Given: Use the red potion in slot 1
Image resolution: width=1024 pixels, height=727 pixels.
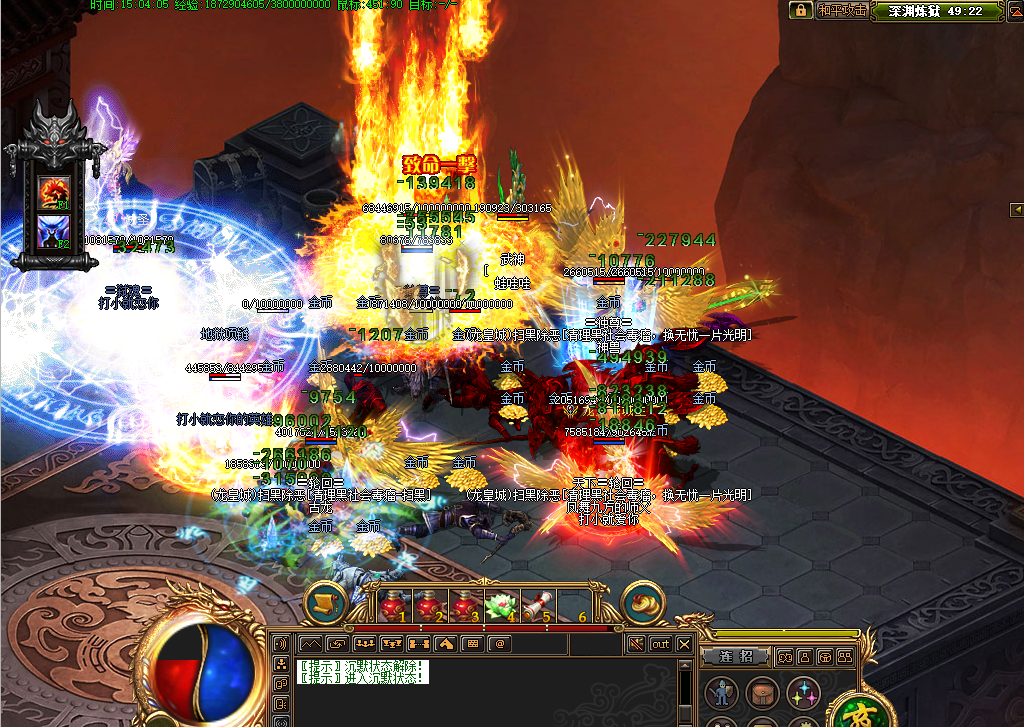Looking at the screenshot, I should 393,605.
